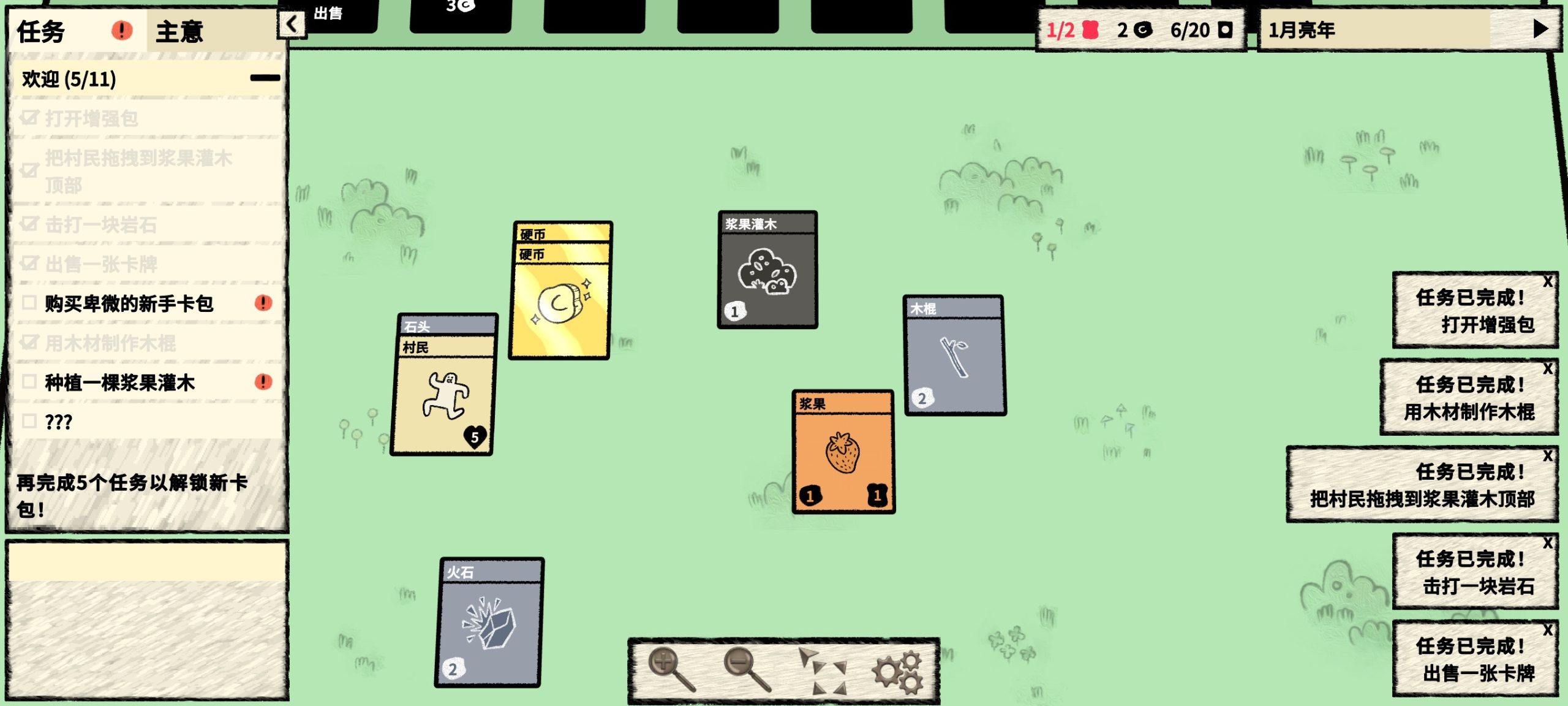Collapse the 欢迎 (5/11) quest section
The height and width of the screenshot is (706, 1568).
click(266, 78)
